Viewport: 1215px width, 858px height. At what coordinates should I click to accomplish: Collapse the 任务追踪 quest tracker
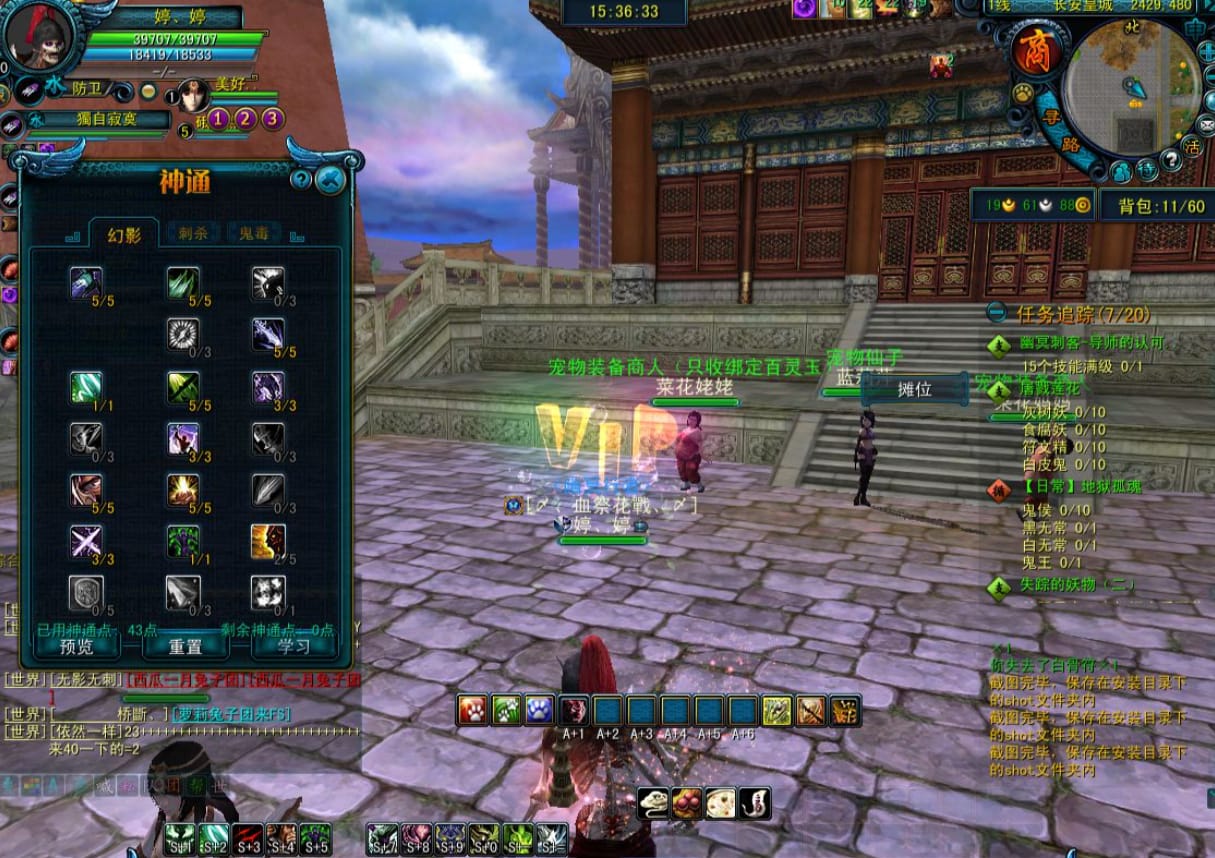point(997,313)
